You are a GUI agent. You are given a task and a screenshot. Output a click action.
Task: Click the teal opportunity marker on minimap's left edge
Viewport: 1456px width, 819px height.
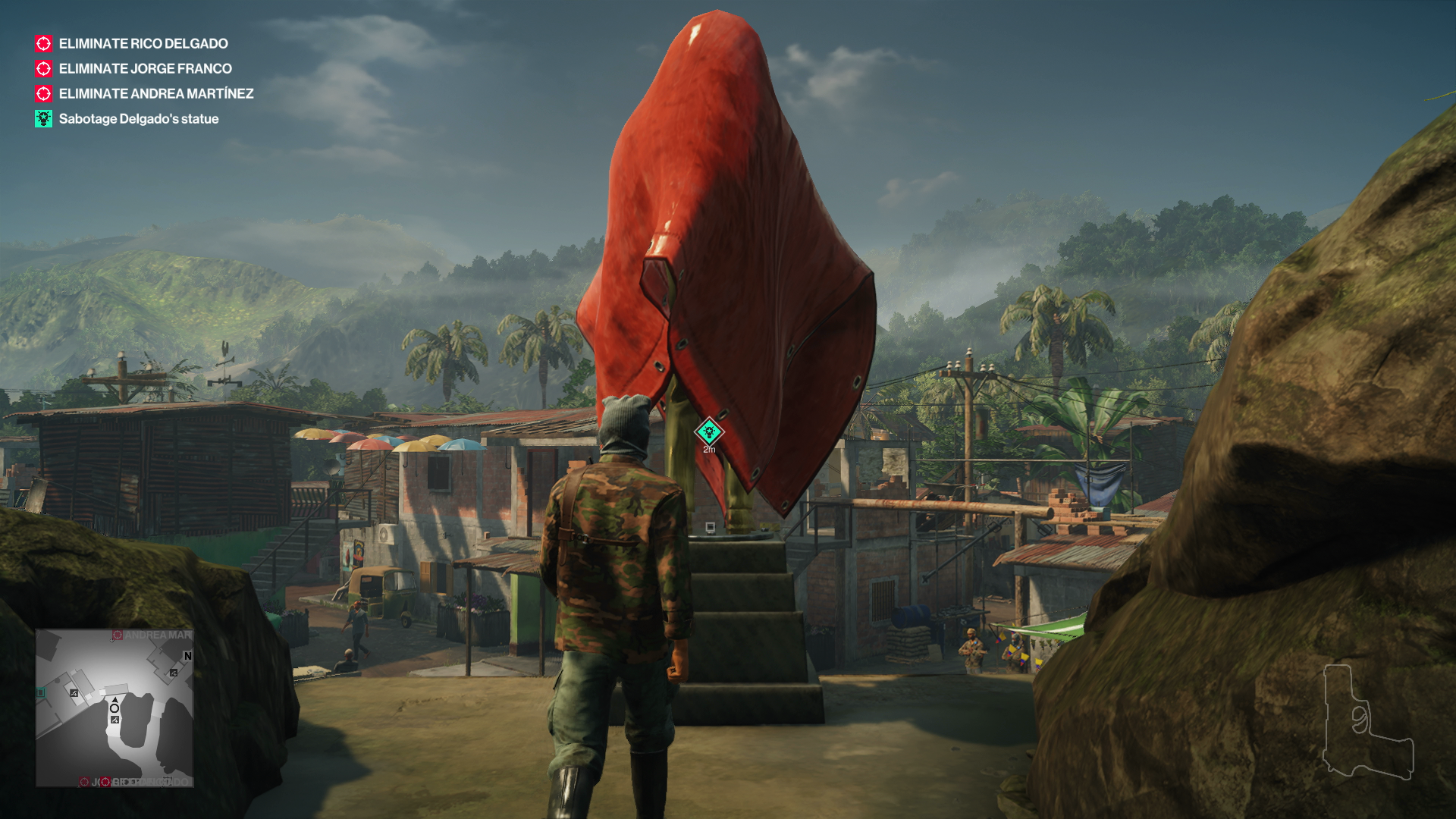click(x=39, y=691)
